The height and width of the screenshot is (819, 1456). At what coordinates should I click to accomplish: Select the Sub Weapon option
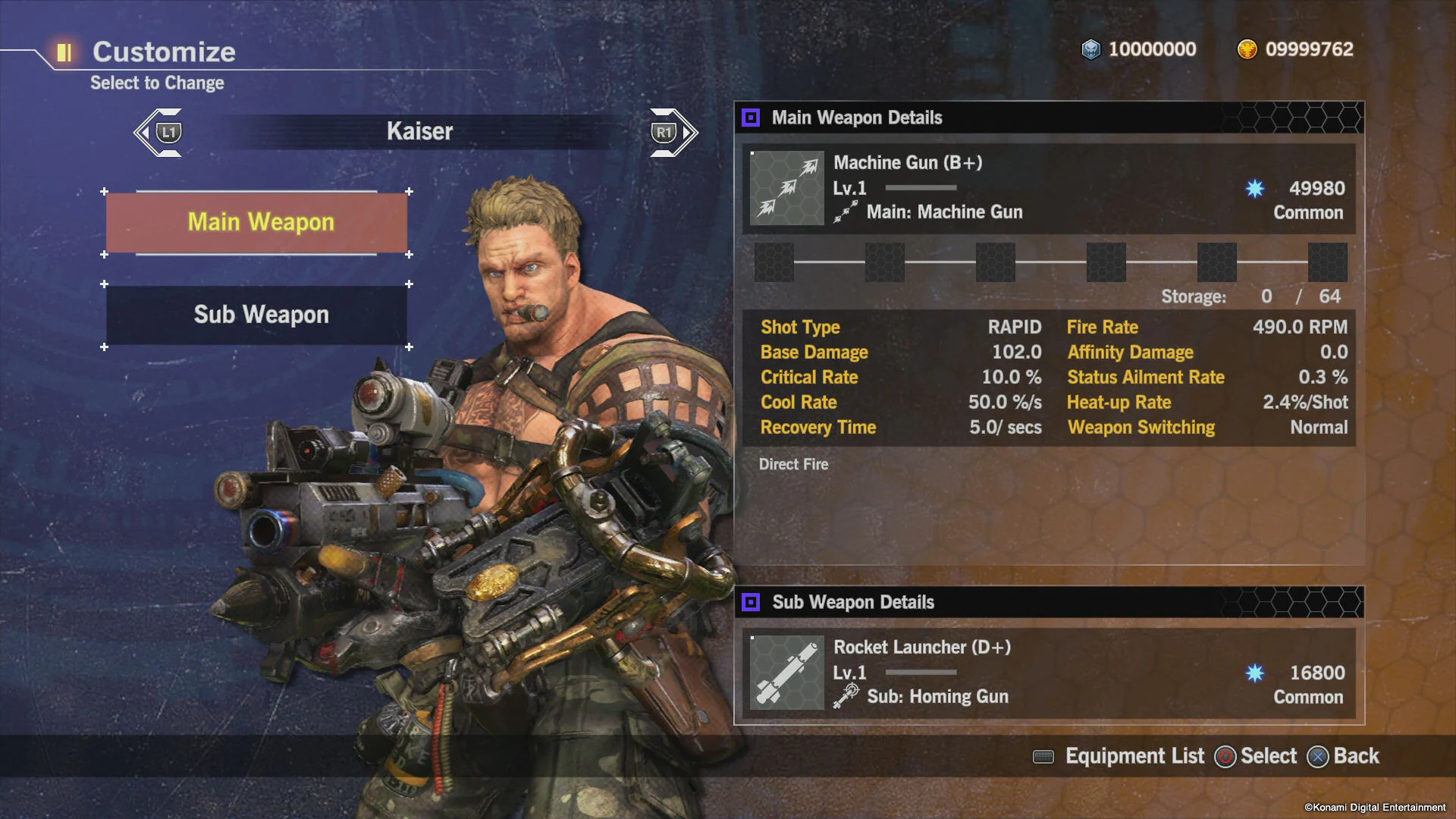tap(260, 315)
